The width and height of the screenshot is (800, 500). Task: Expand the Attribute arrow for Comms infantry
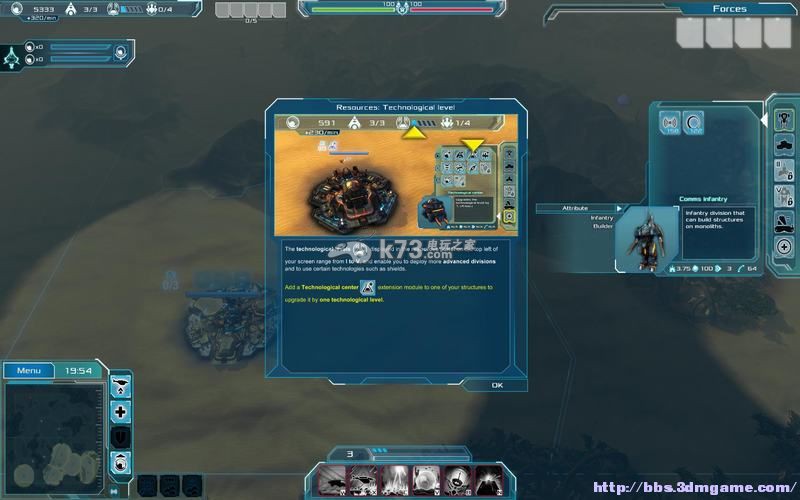click(619, 208)
